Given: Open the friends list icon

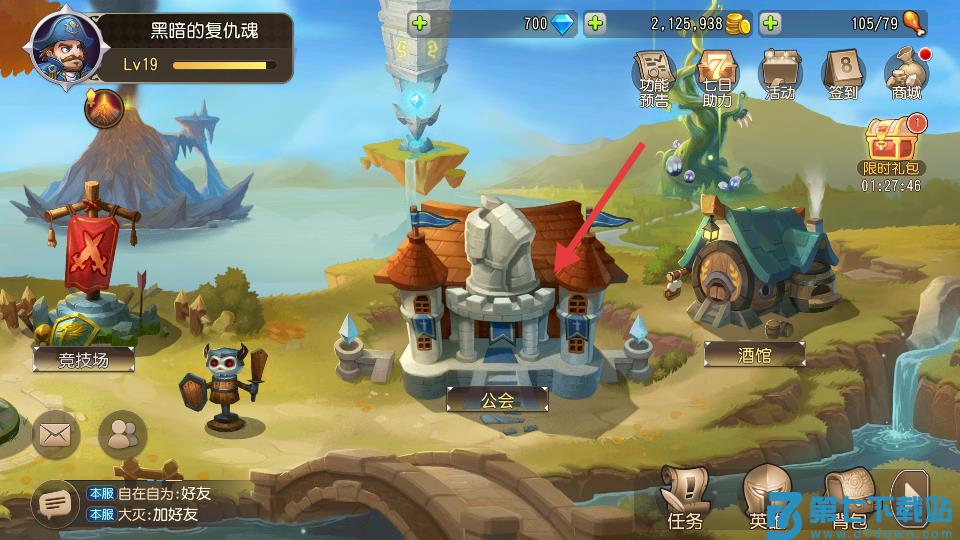Looking at the screenshot, I should click(123, 434).
